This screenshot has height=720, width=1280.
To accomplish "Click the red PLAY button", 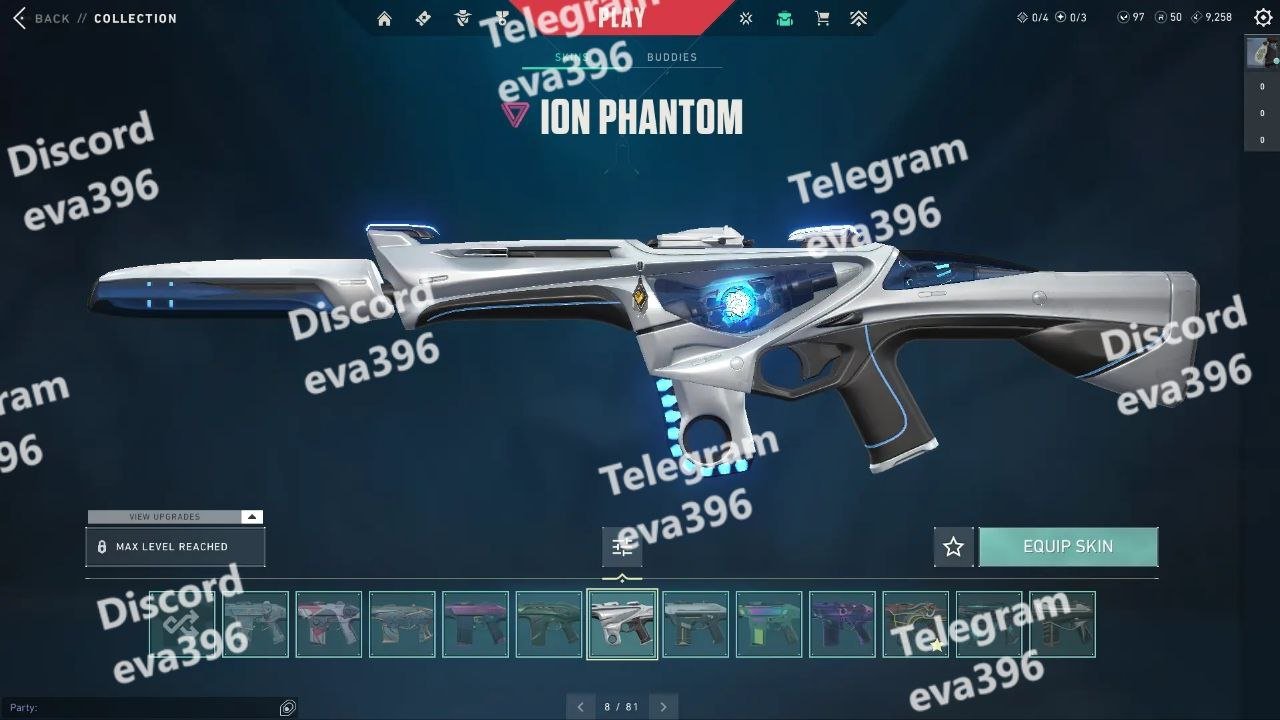I will coord(621,18).
